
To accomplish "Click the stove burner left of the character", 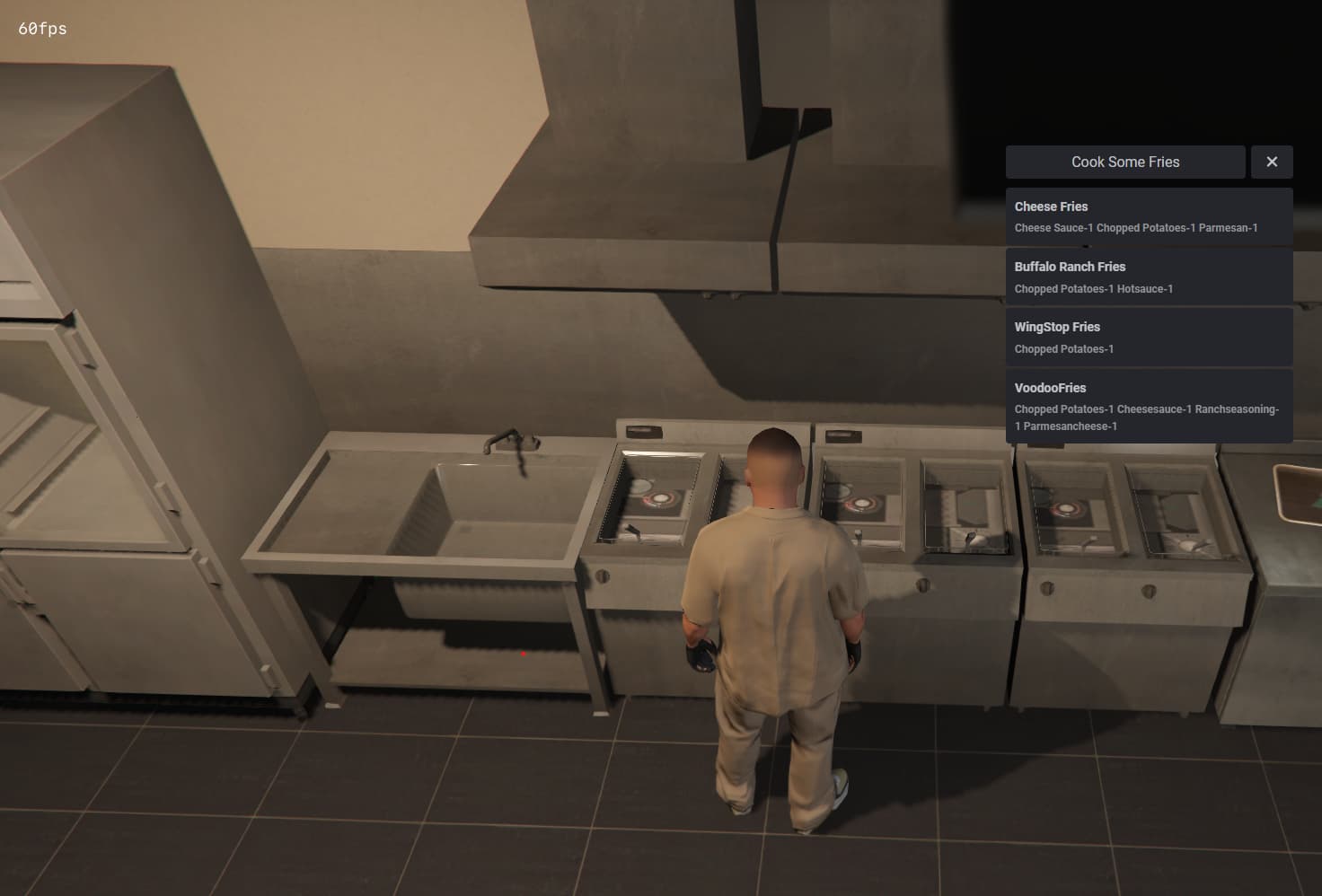I will click(660, 498).
